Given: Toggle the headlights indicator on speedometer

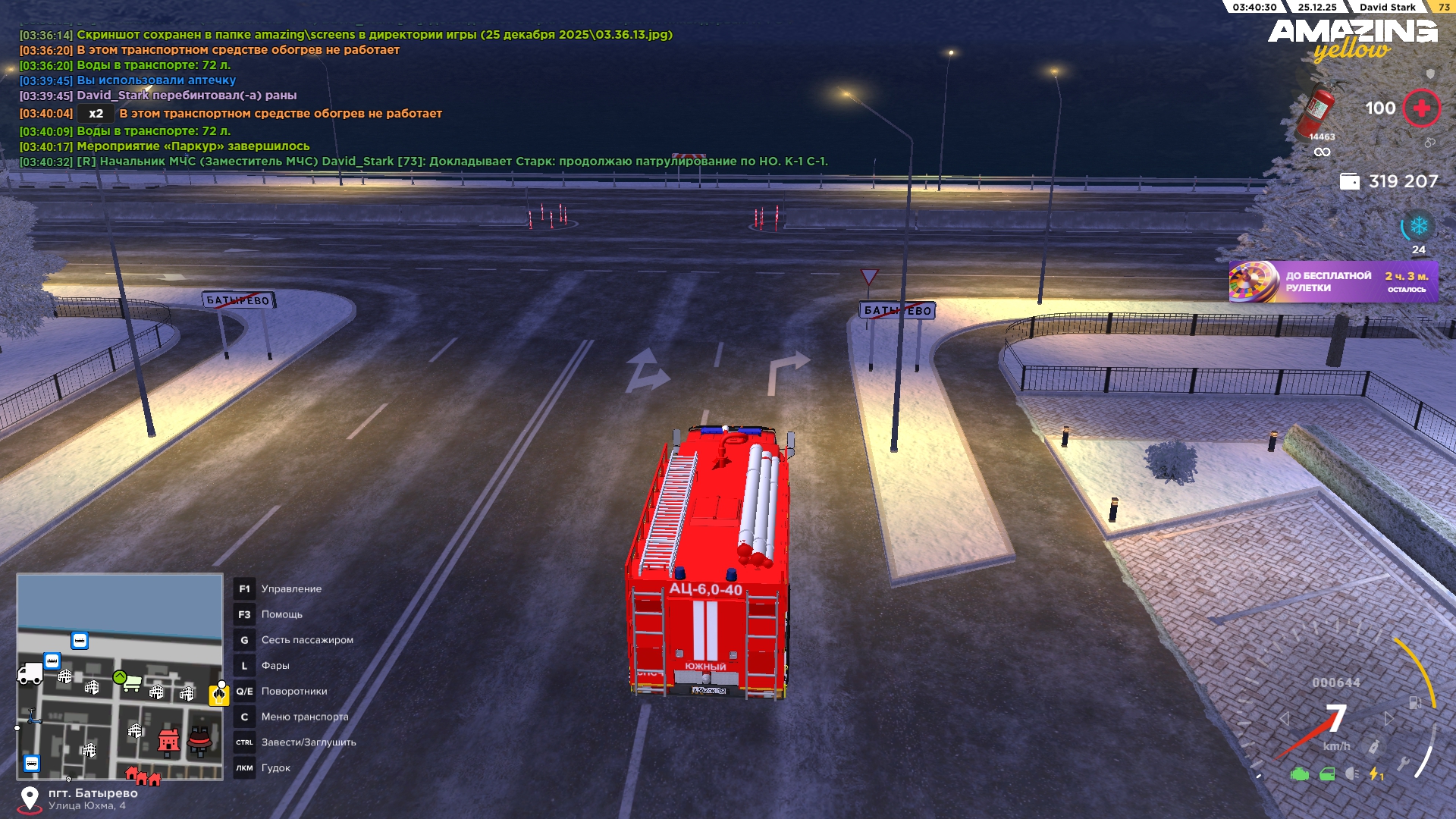Looking at the screenshot, I should tap(1352, 774).
